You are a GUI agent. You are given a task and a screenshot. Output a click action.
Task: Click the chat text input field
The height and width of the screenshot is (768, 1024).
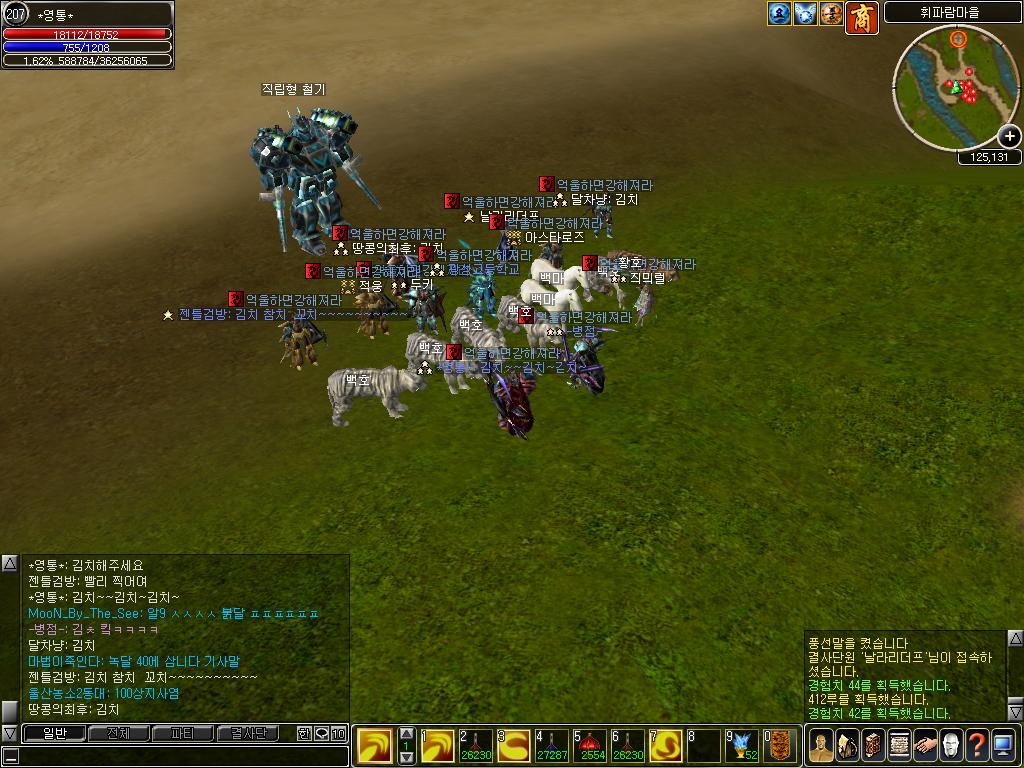click(175, 756)
